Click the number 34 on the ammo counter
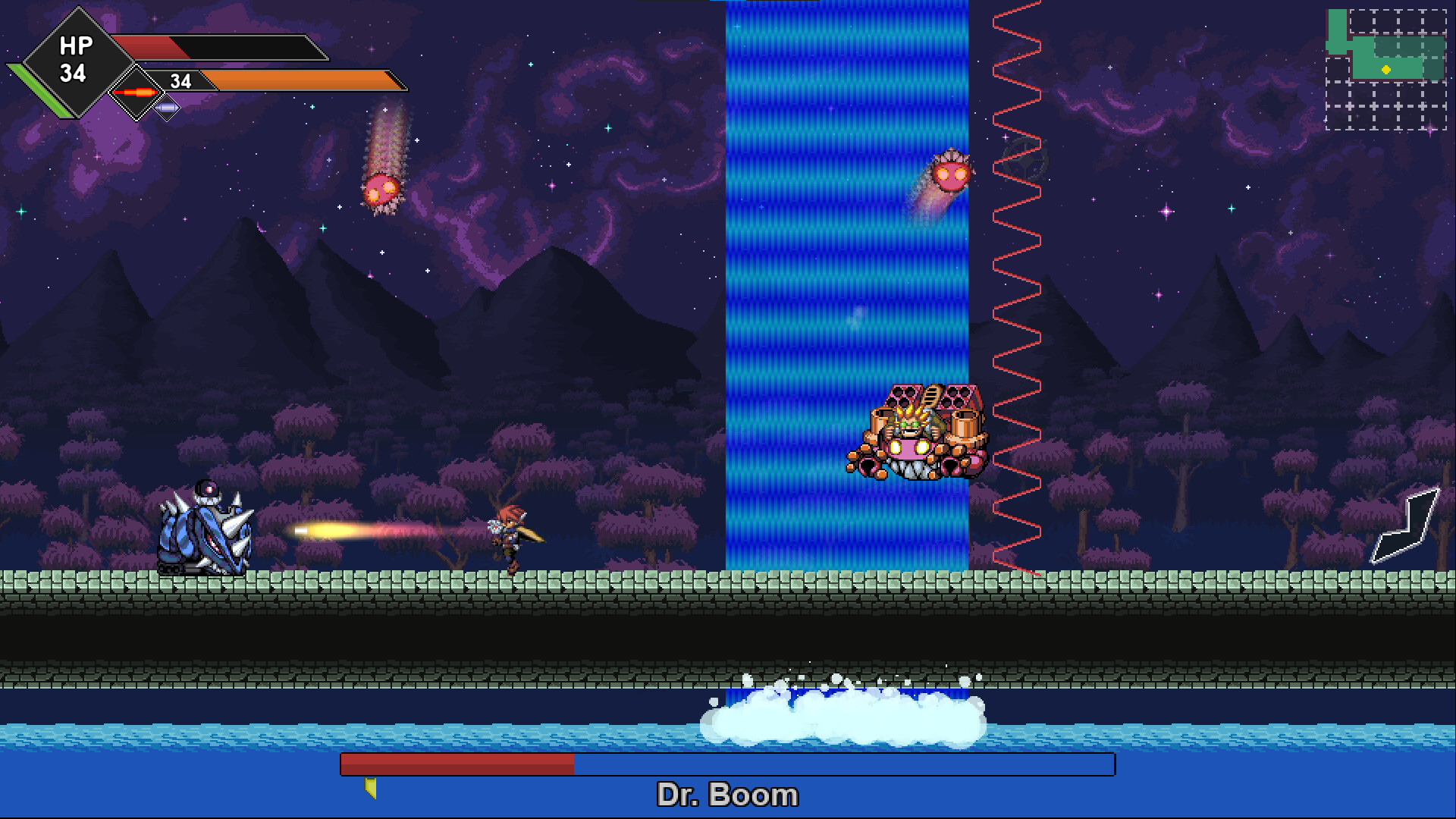The image size is (1456, 819). (180, 79)
